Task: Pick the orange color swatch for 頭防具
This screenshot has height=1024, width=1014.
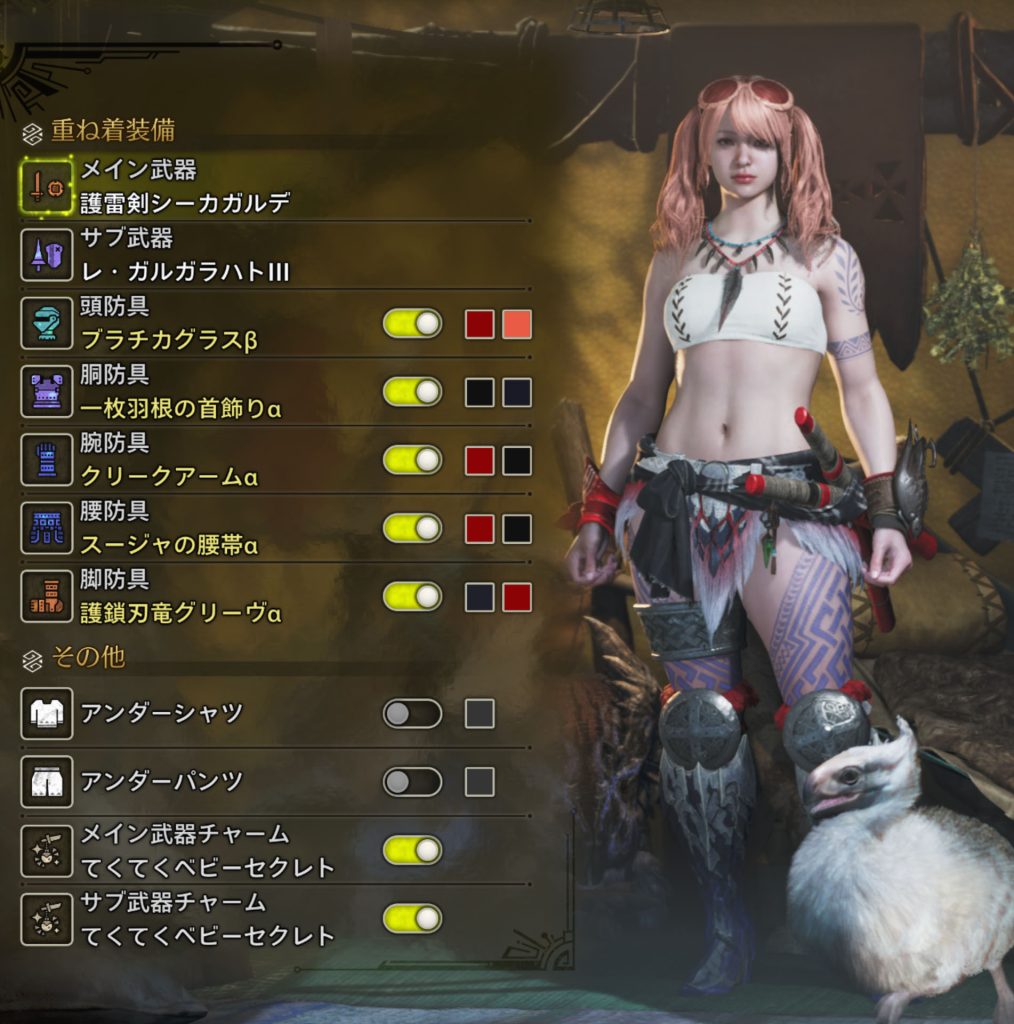Action: [517, 324]
